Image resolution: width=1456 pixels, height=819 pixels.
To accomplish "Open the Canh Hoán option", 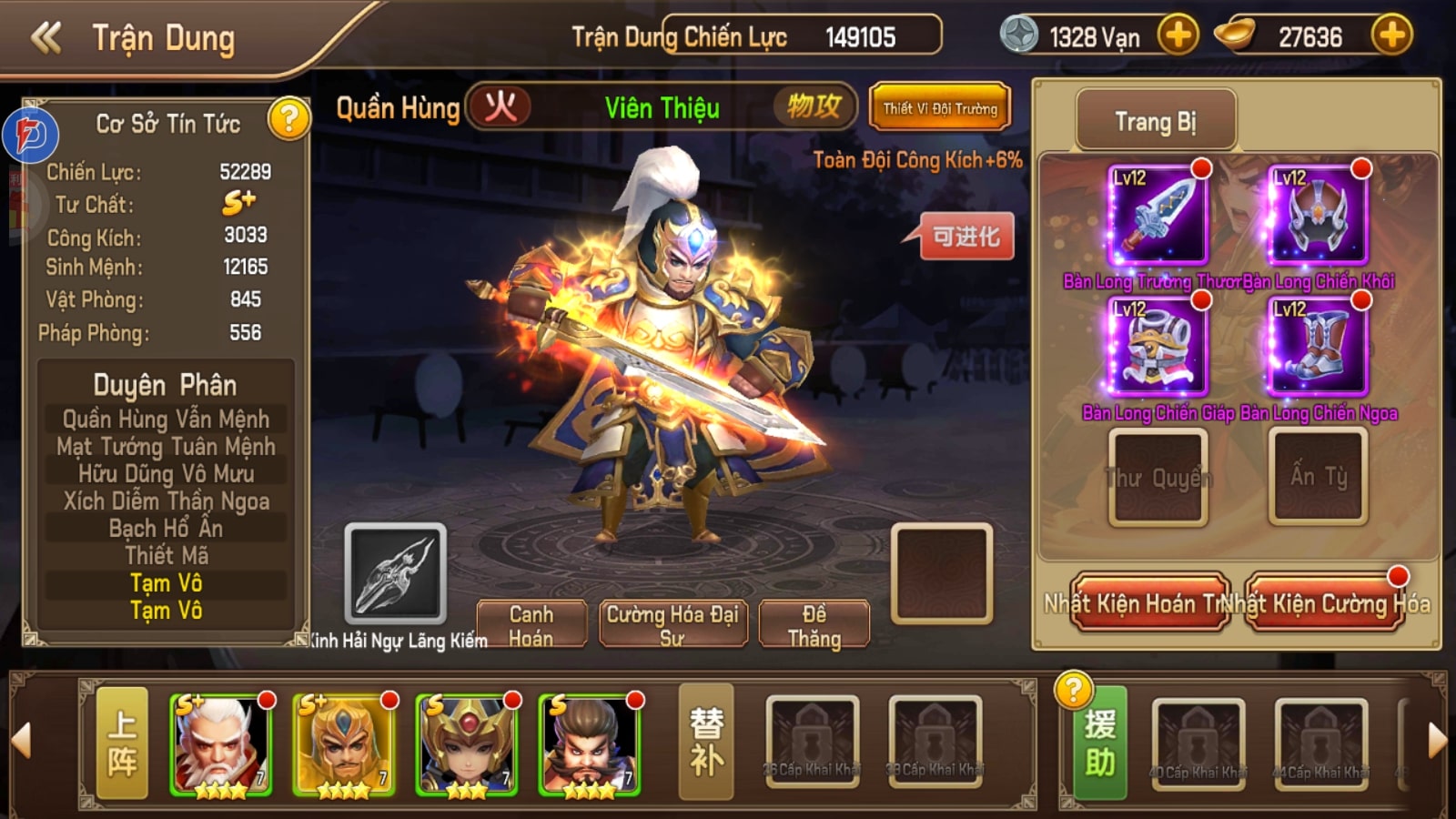I will 531,625.
